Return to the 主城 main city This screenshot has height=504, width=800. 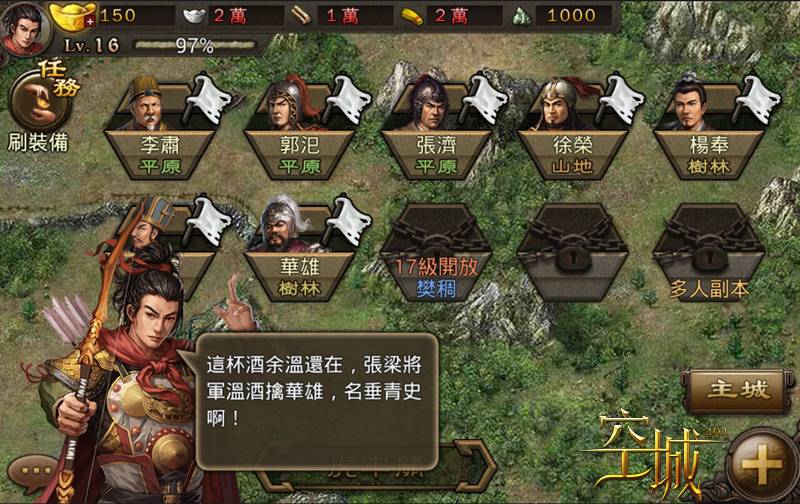tap(737, 389)
